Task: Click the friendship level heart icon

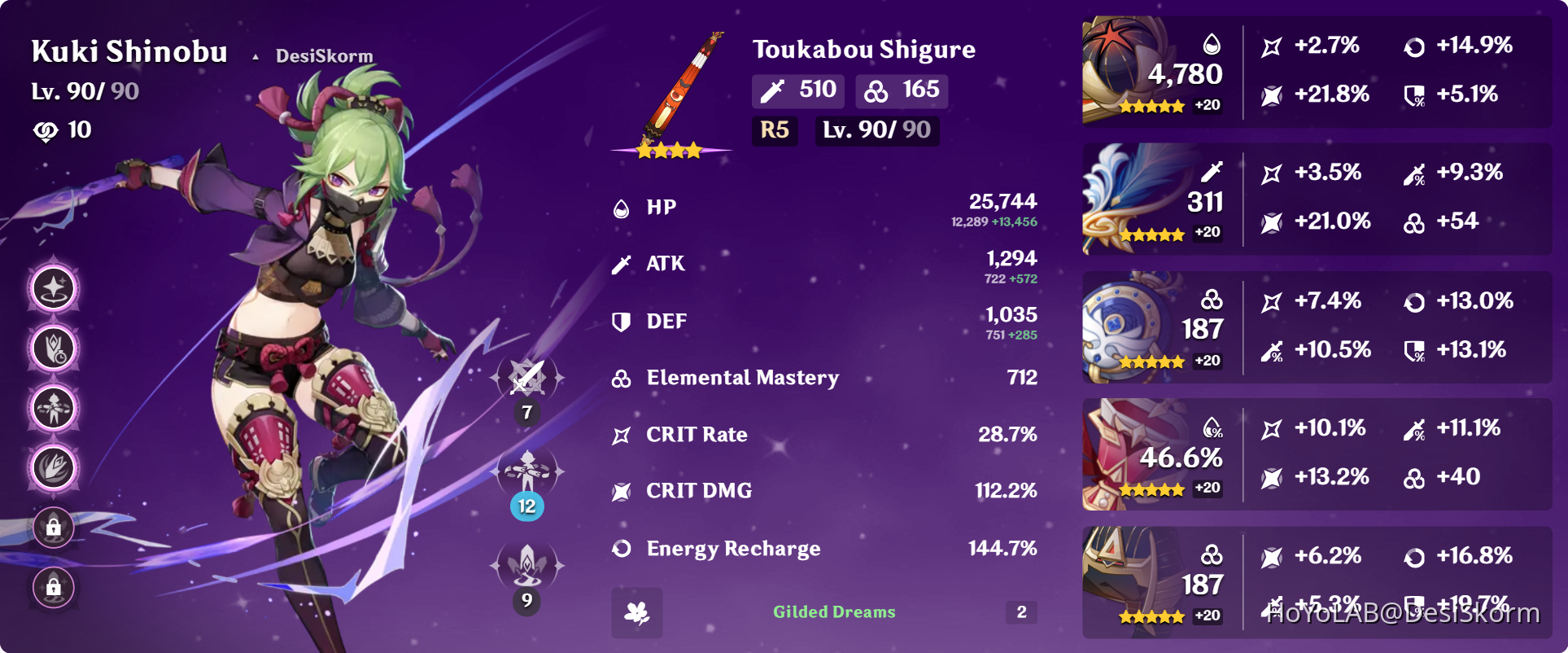Action: coord(46,129)
